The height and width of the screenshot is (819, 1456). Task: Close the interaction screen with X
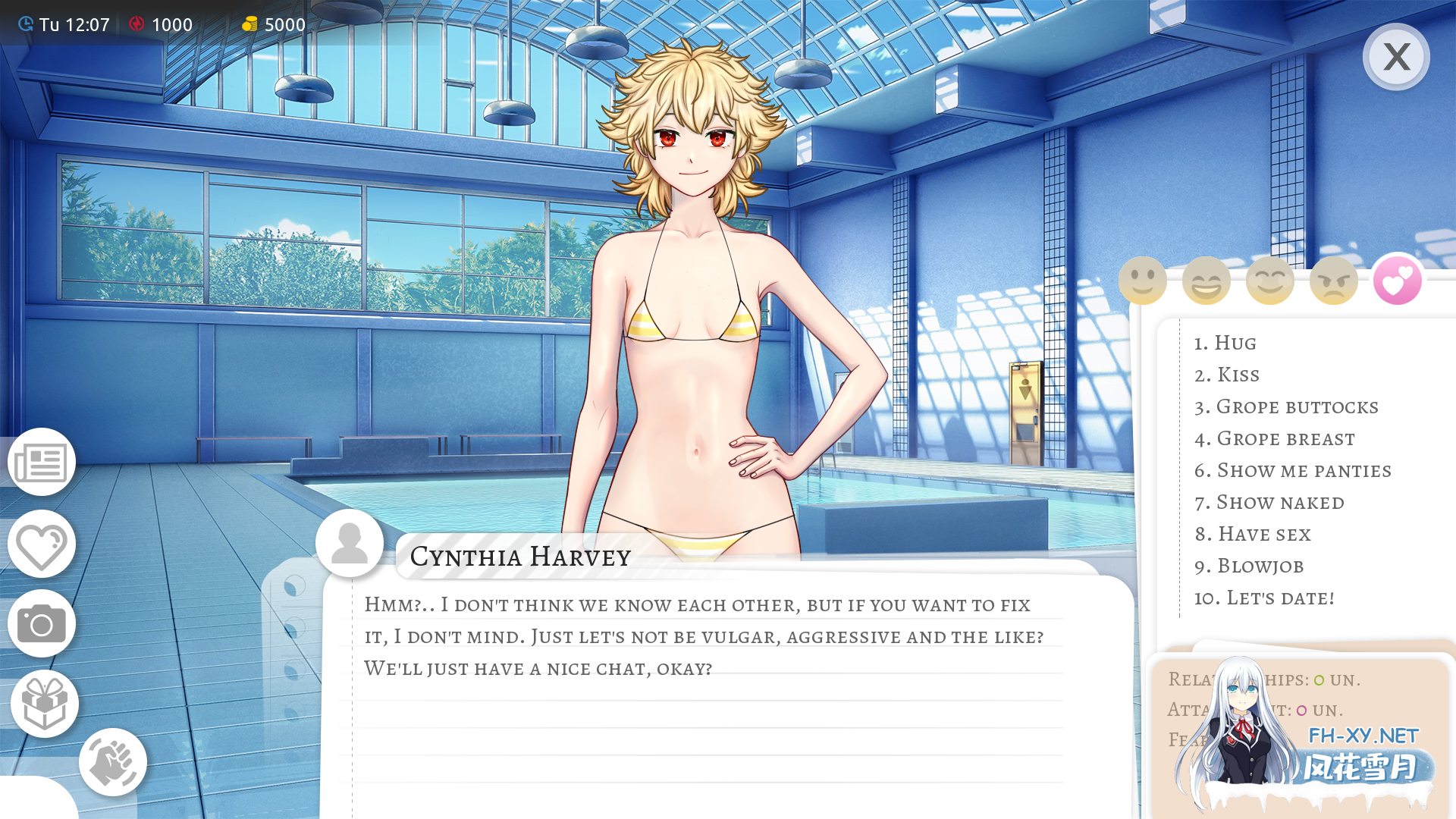click(x=1396, y=56)
